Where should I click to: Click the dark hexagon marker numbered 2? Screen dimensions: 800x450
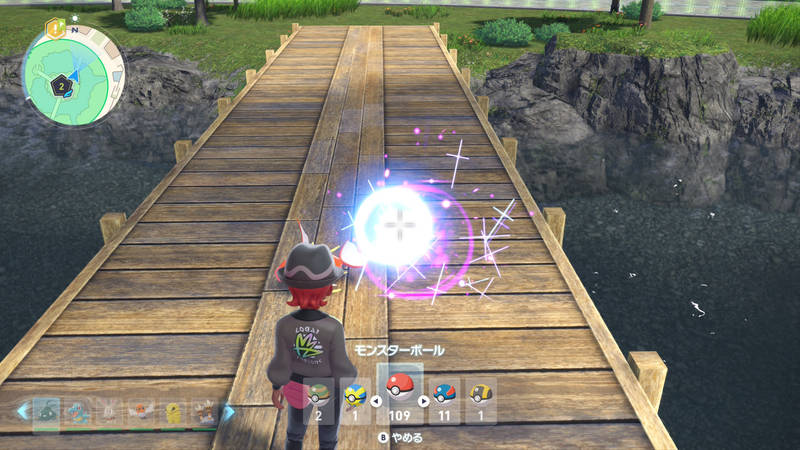pos(60,87)
